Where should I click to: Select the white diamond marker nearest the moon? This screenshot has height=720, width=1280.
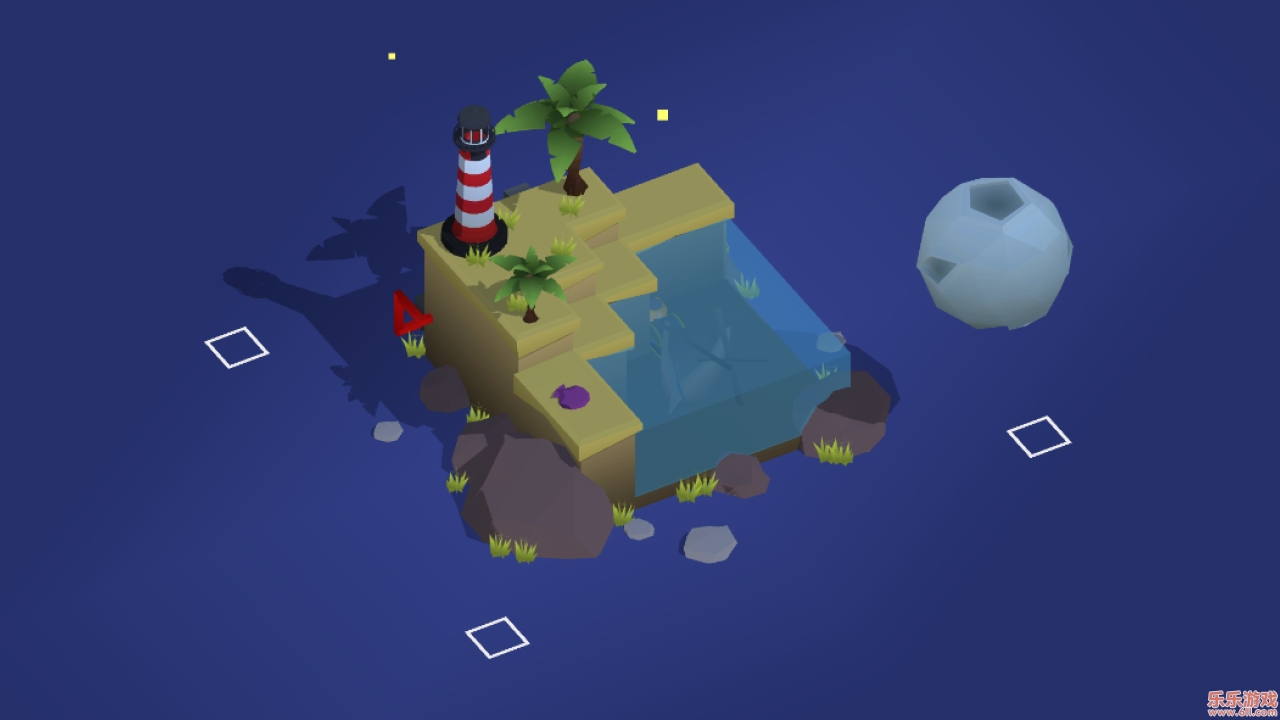[x=1038, y=437]
